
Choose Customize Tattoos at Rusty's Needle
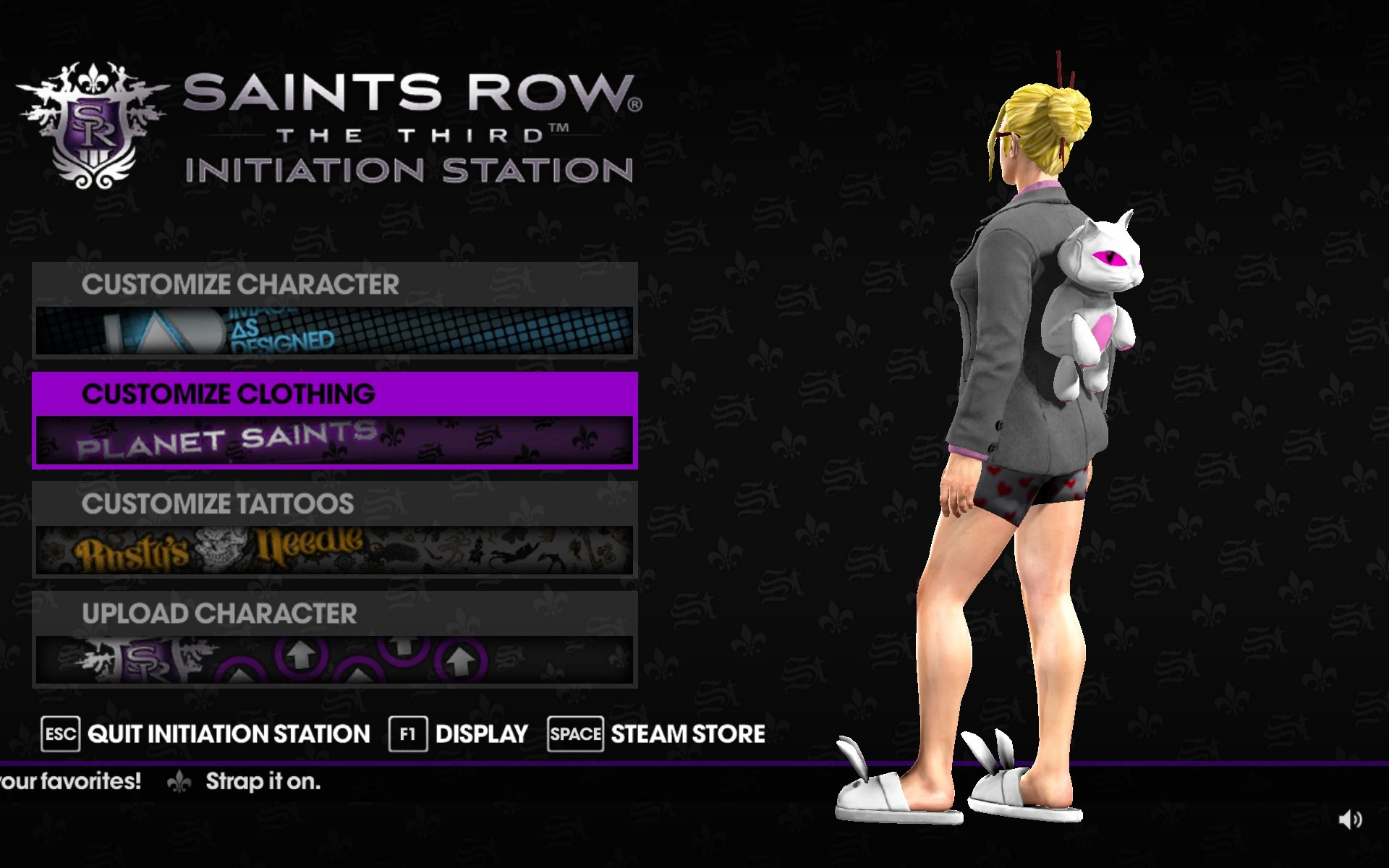334,529
